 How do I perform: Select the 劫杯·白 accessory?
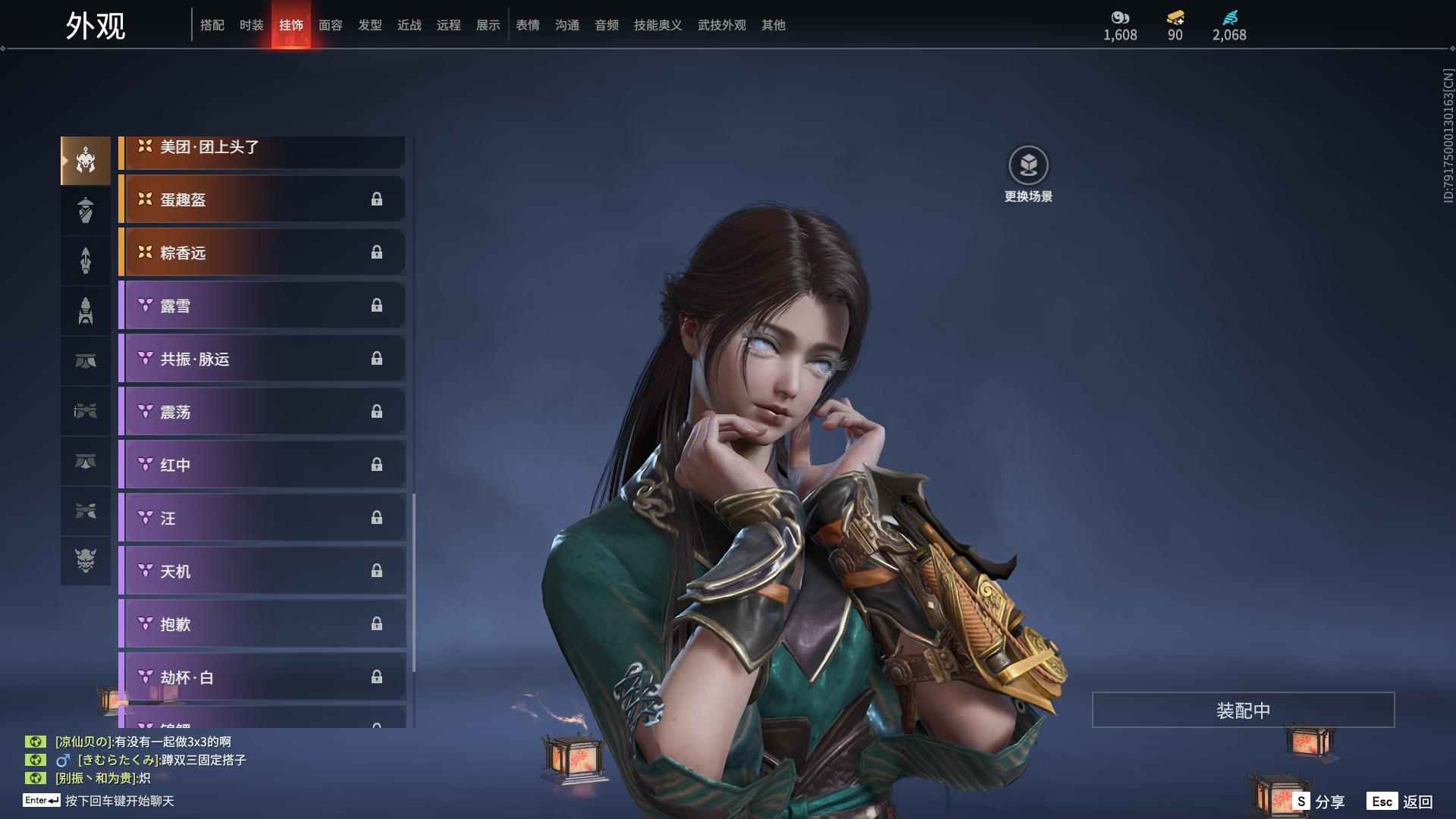coord(262,677)
